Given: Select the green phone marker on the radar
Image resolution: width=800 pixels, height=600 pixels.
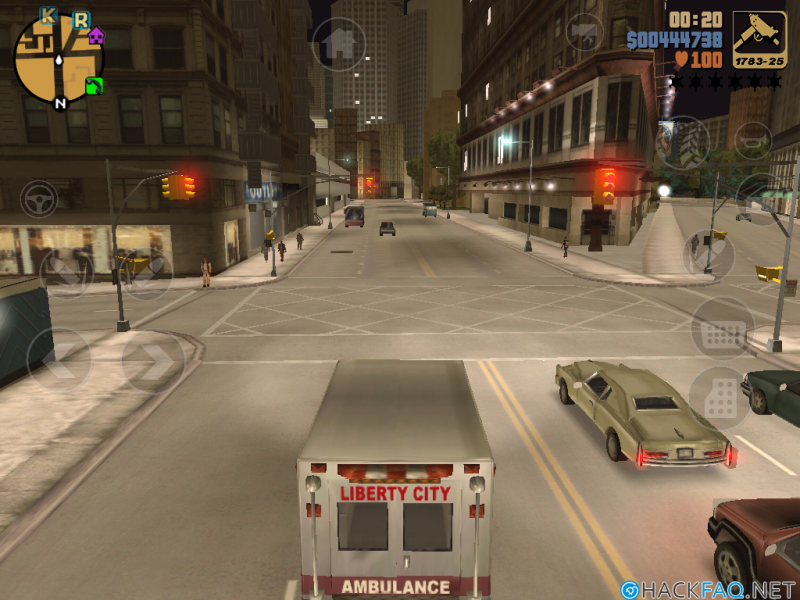Looking at the screenshot, I should [x=94, y=85].
